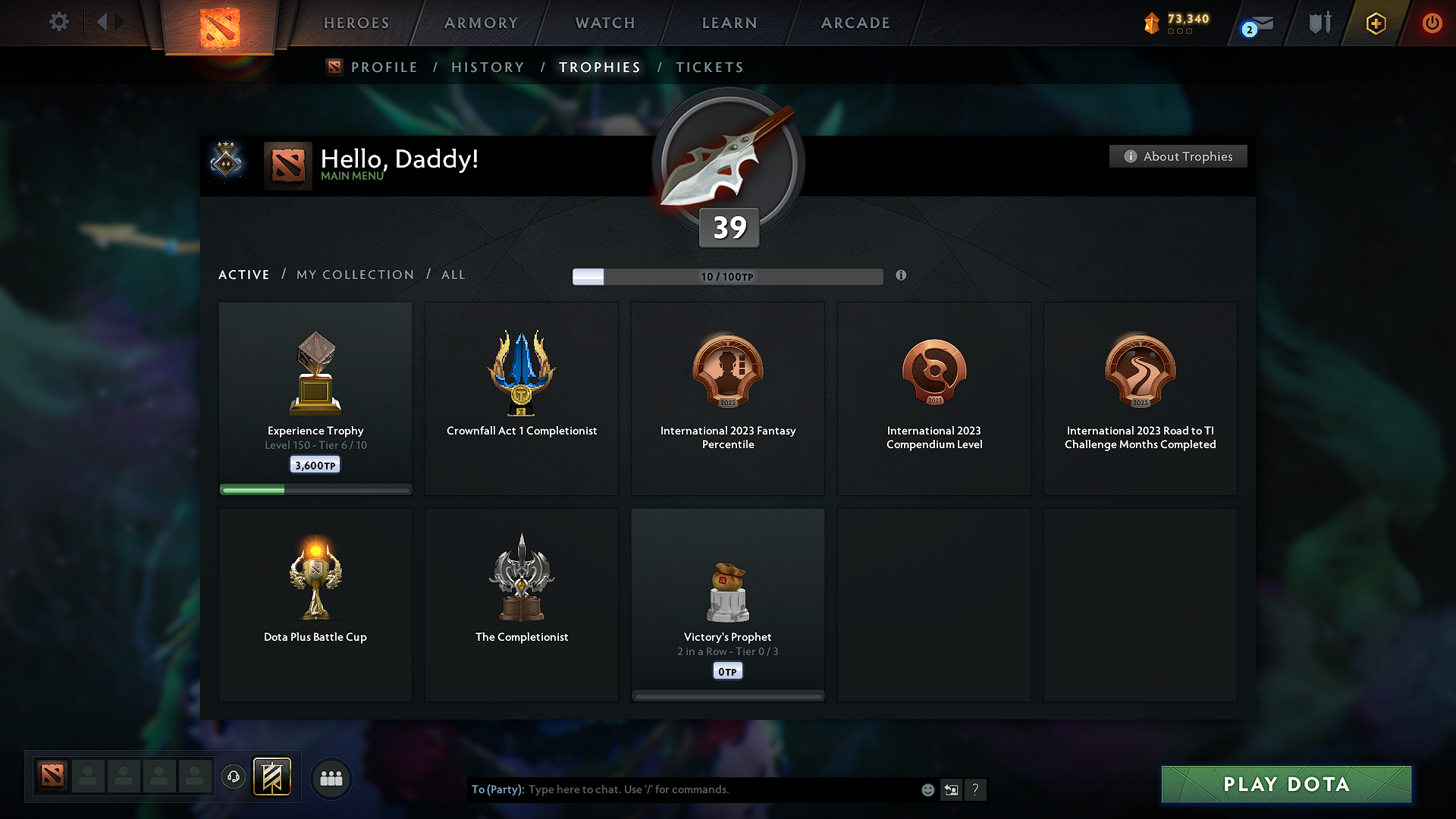The width and height of the screenshot is (1456, 819).
Task: Click the power button to exit
Action: tap(1432, 23)
